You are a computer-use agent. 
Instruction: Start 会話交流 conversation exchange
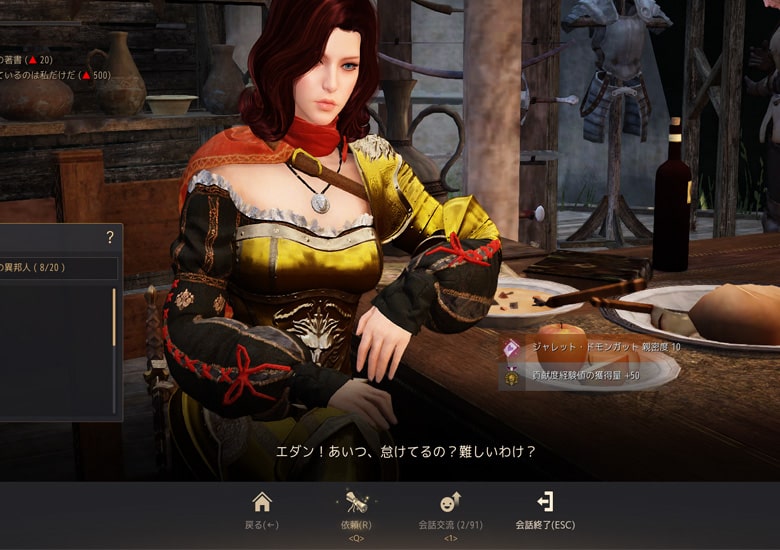click(450, 509)
